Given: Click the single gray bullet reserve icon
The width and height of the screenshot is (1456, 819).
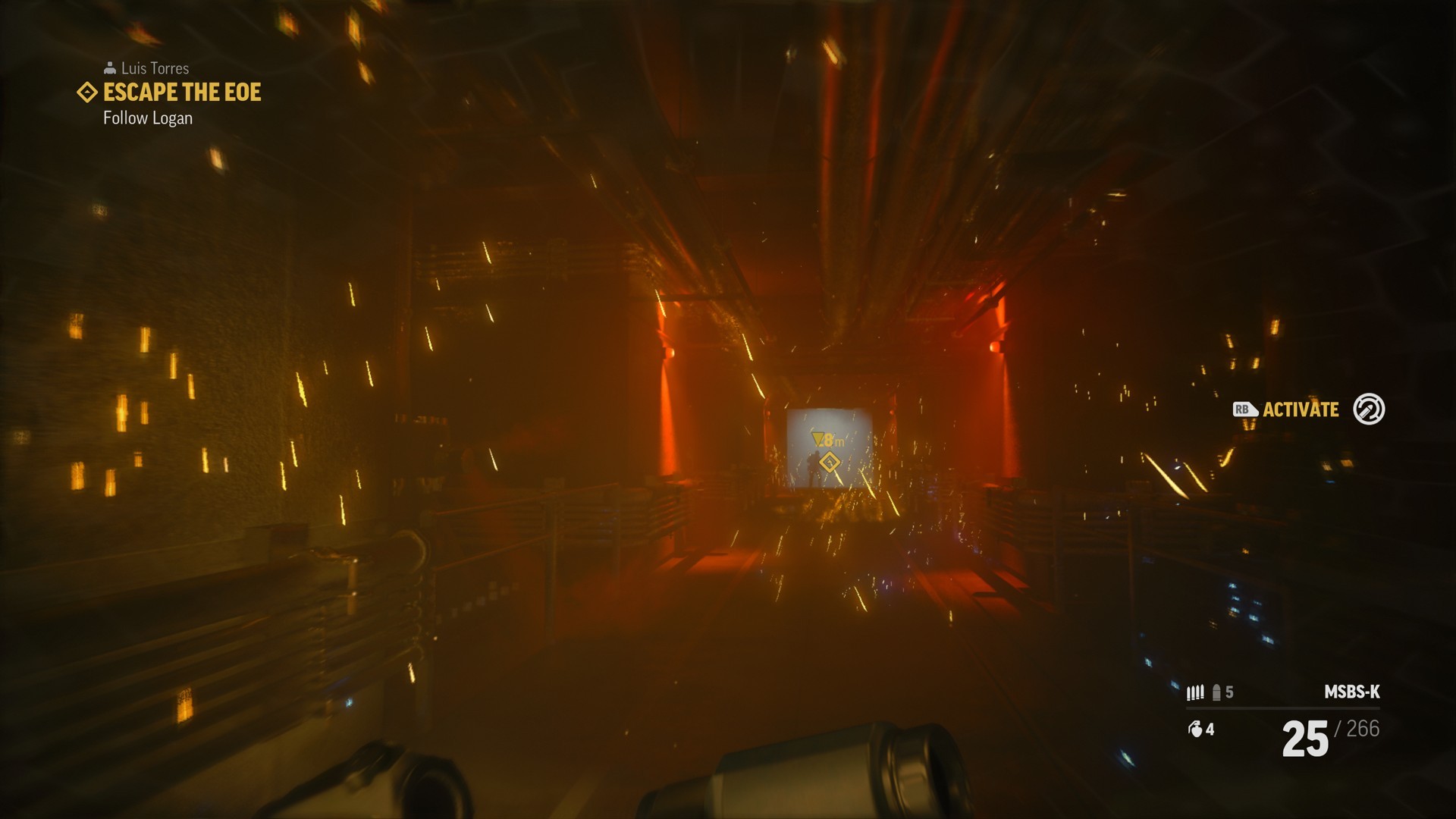Looking at the screenshot, I should pos(1216,692).
